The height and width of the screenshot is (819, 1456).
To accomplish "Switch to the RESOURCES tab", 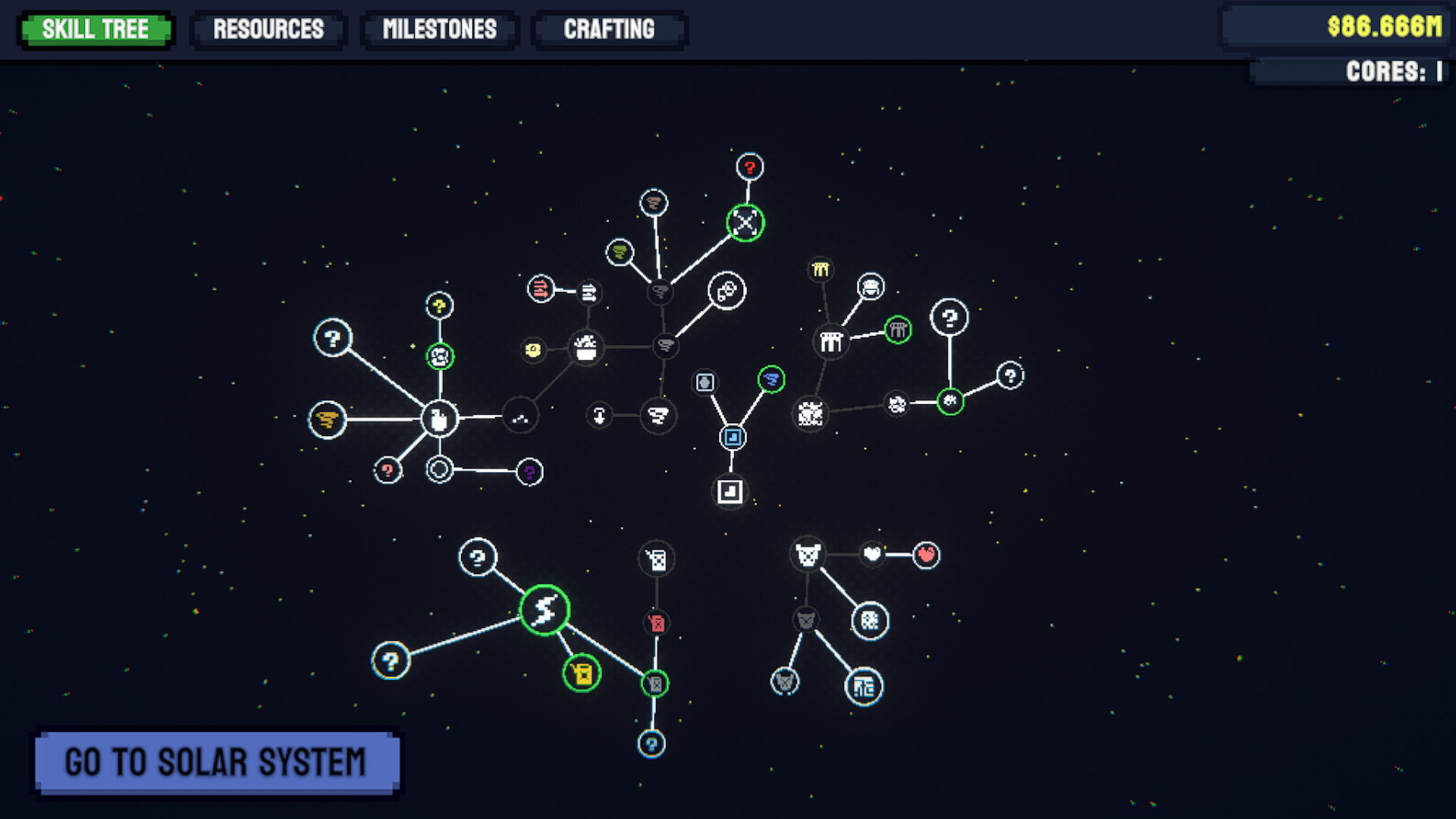I will [x=269, y=30].
